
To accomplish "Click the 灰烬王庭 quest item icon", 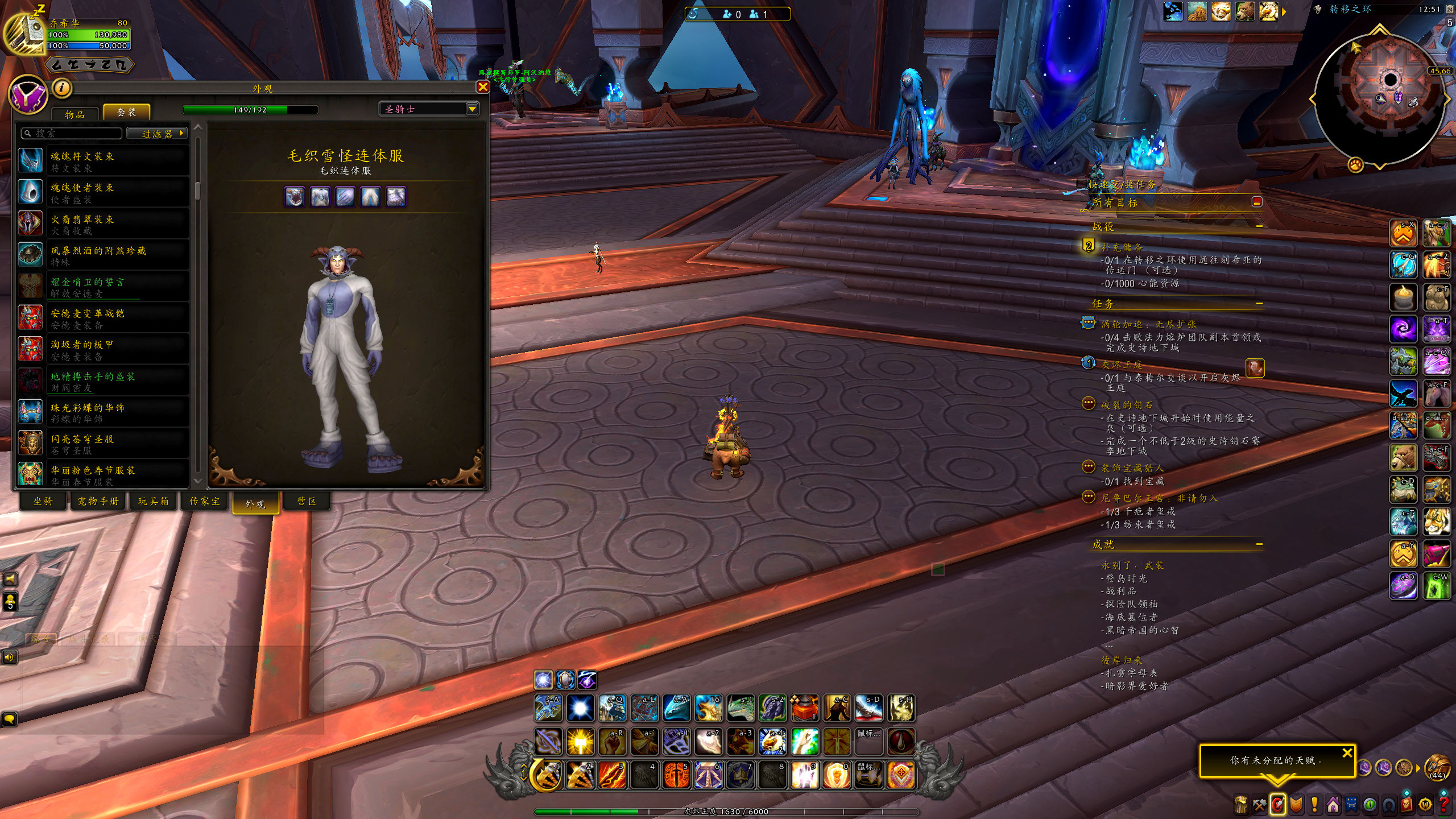I will 1255,368.
